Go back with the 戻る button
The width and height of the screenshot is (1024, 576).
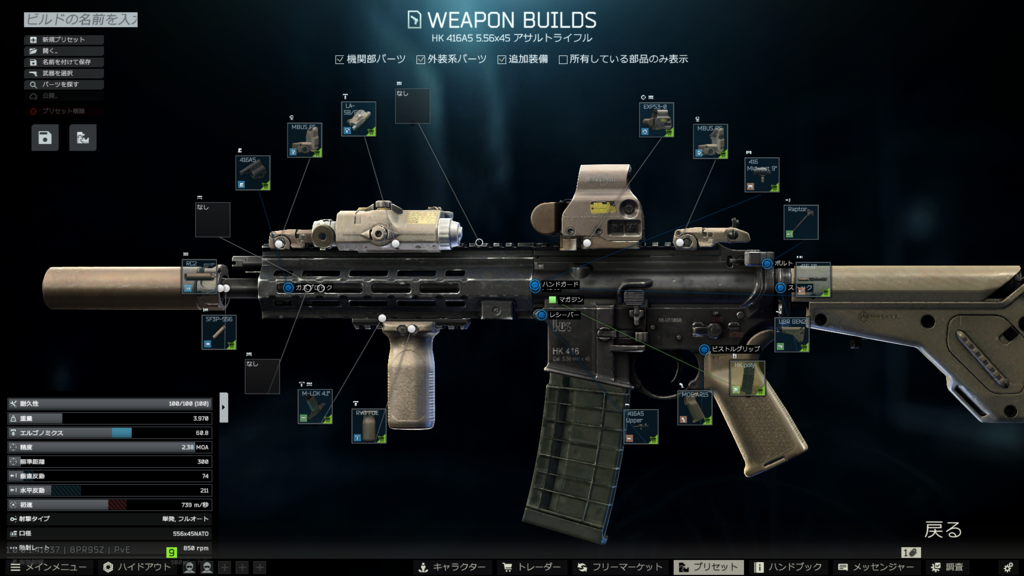[942, 529]
